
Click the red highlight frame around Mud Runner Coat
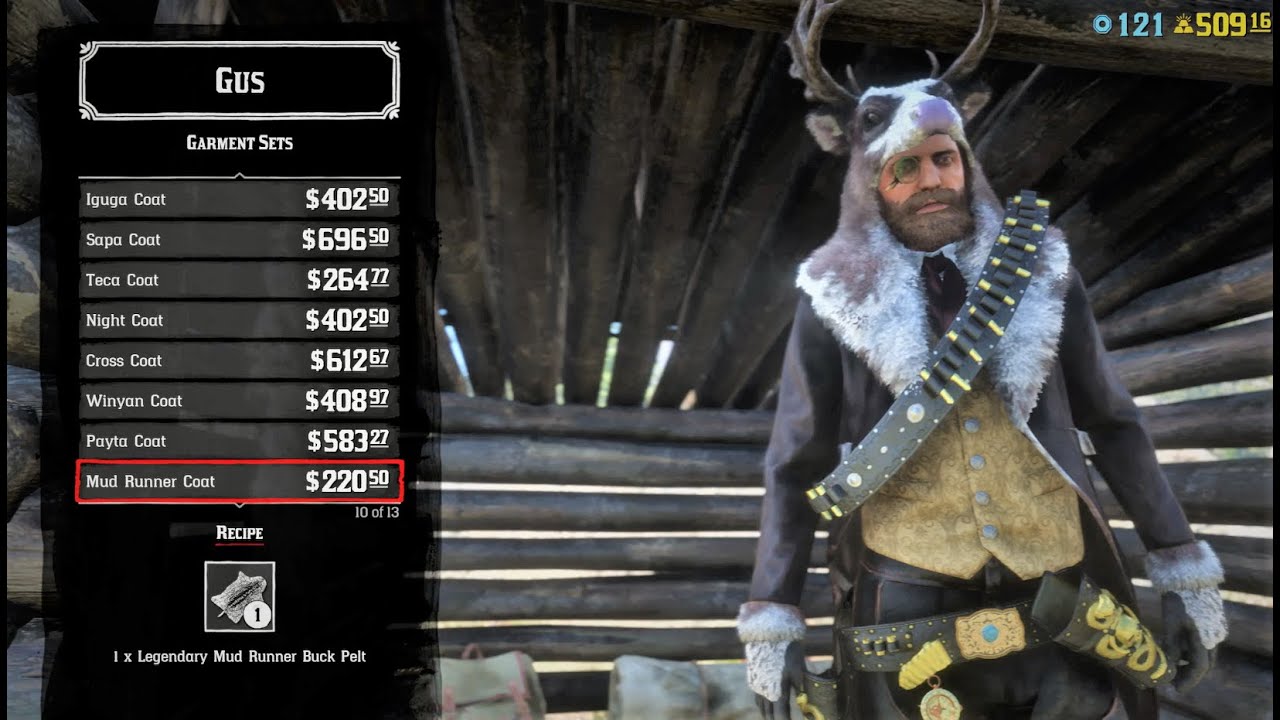239,481
